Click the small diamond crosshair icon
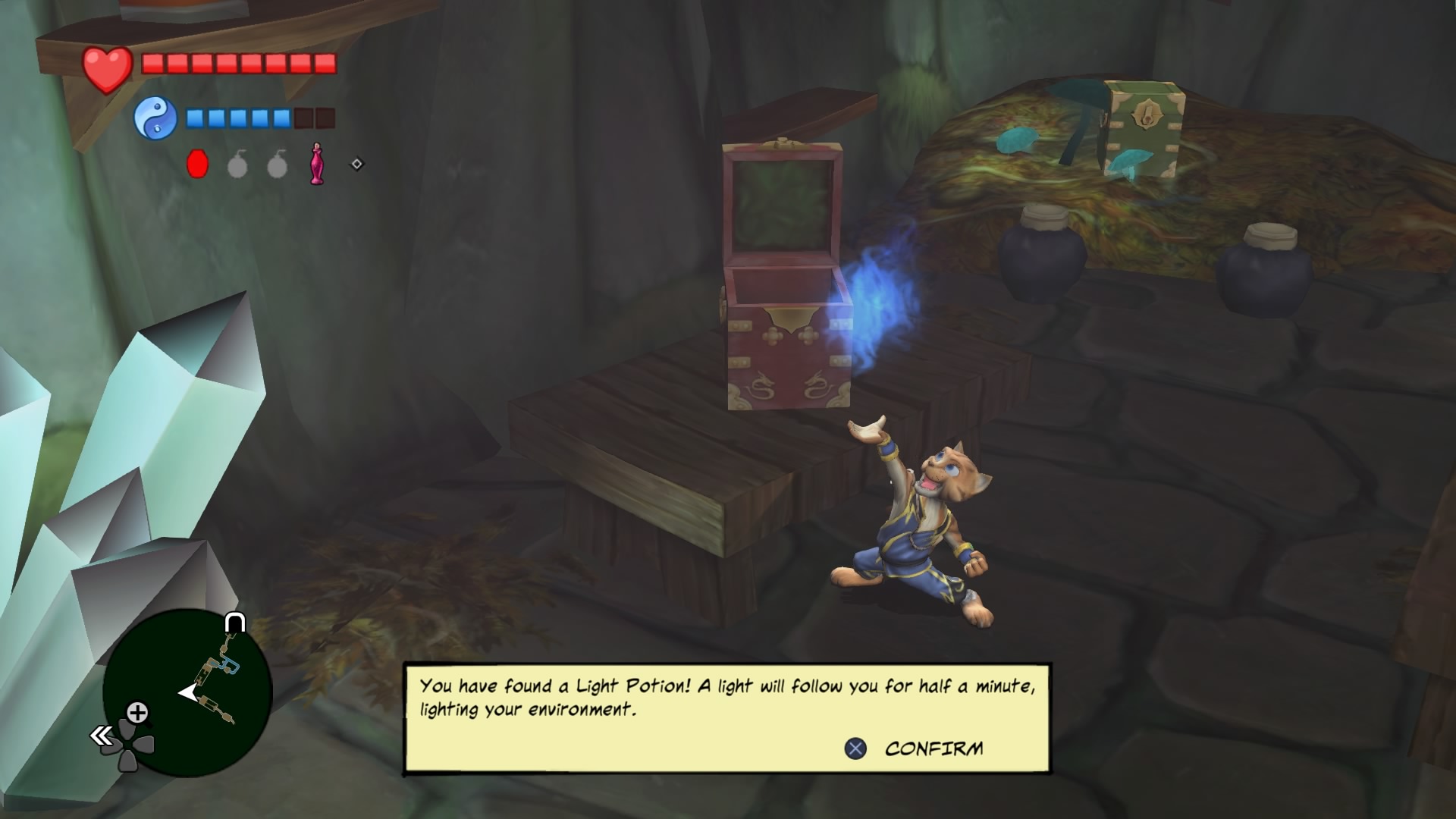 click(356, 162)
